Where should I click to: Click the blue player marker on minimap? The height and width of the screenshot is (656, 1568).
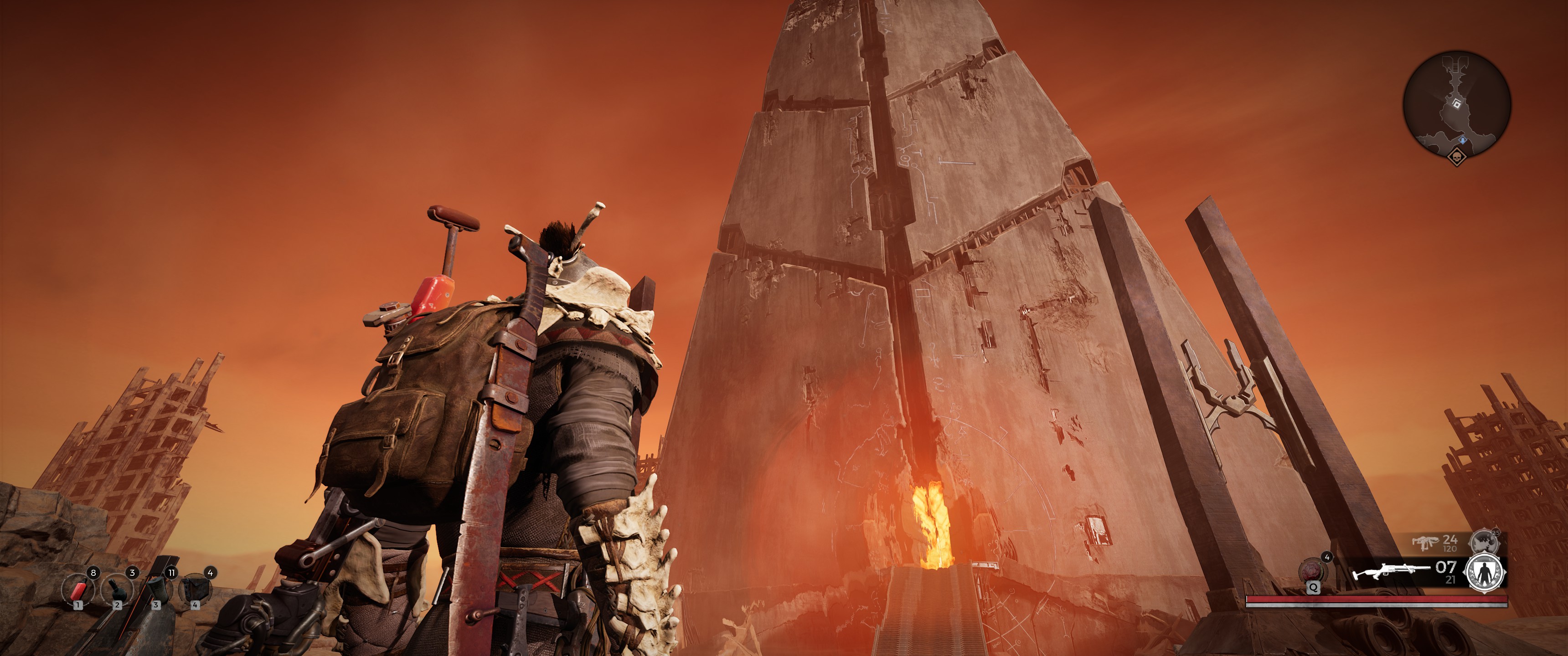pyautogui.click(x=1462, y=141)
